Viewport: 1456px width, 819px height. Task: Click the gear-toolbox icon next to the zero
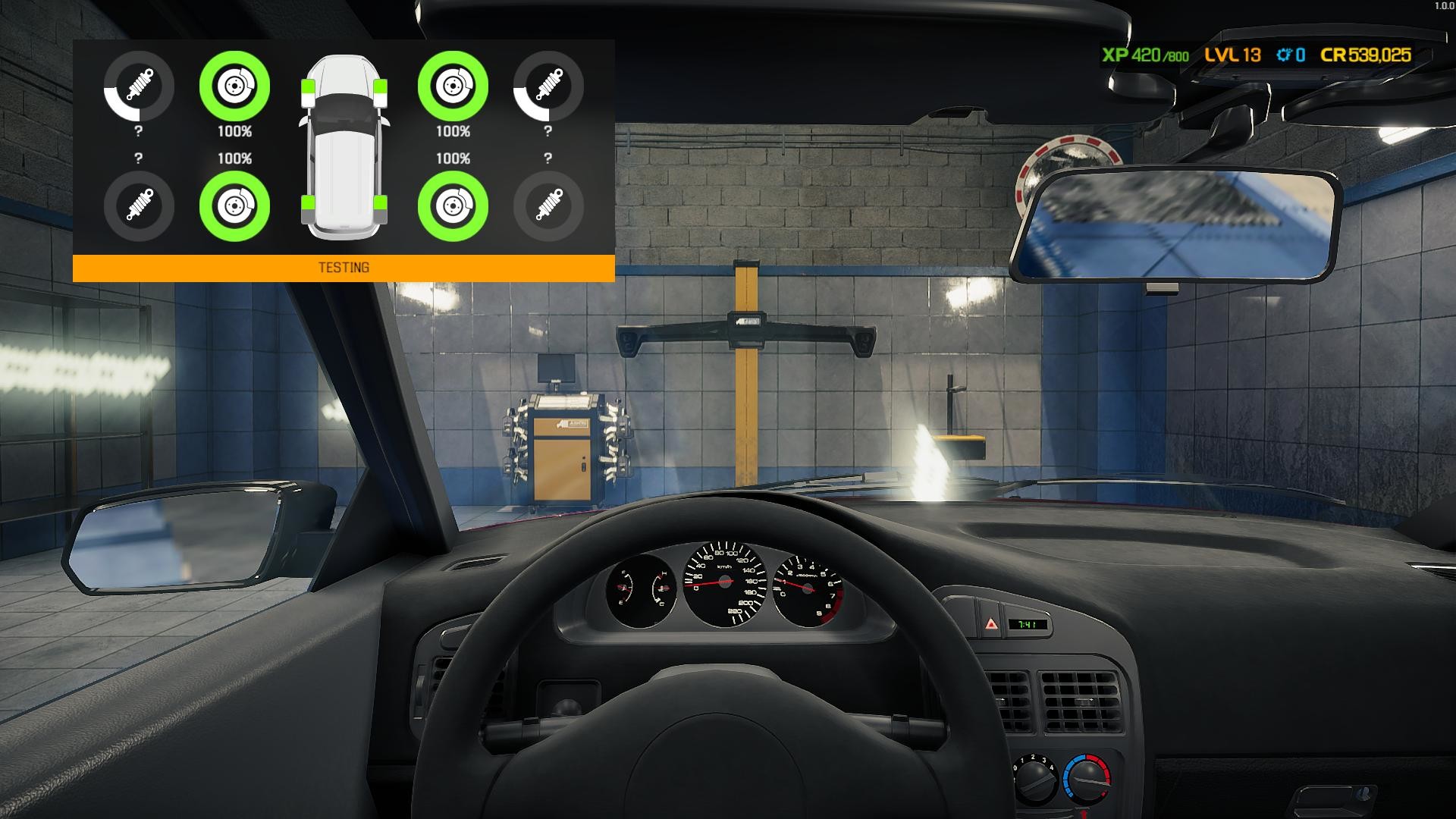1283,55
